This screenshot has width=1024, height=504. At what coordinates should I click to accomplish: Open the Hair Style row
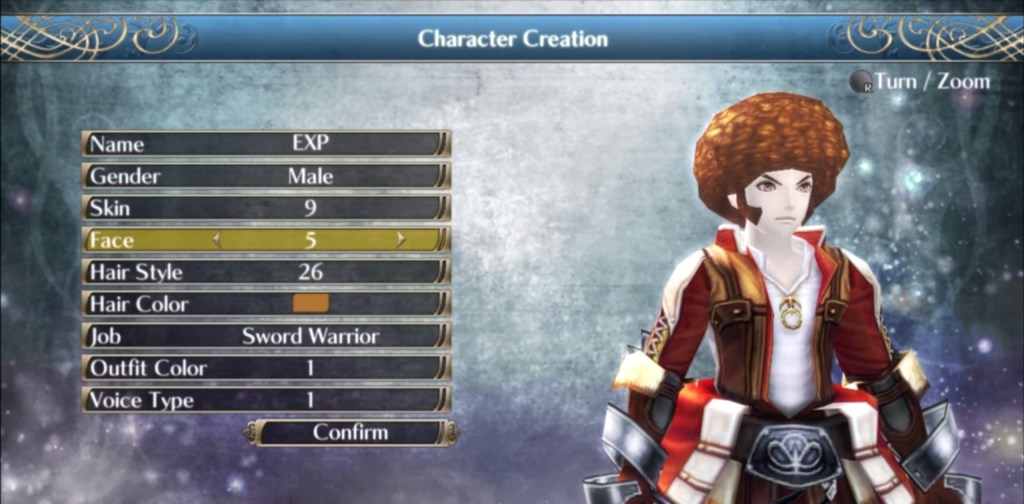pyautogui.click(x=265, y=272)
